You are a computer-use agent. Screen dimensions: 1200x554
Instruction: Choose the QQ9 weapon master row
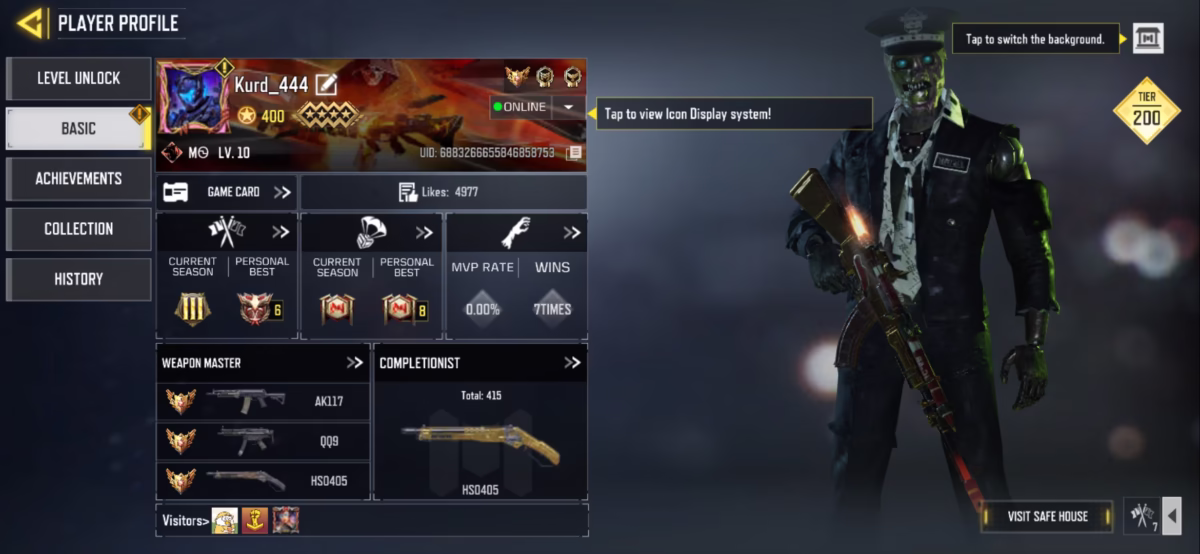264,441
